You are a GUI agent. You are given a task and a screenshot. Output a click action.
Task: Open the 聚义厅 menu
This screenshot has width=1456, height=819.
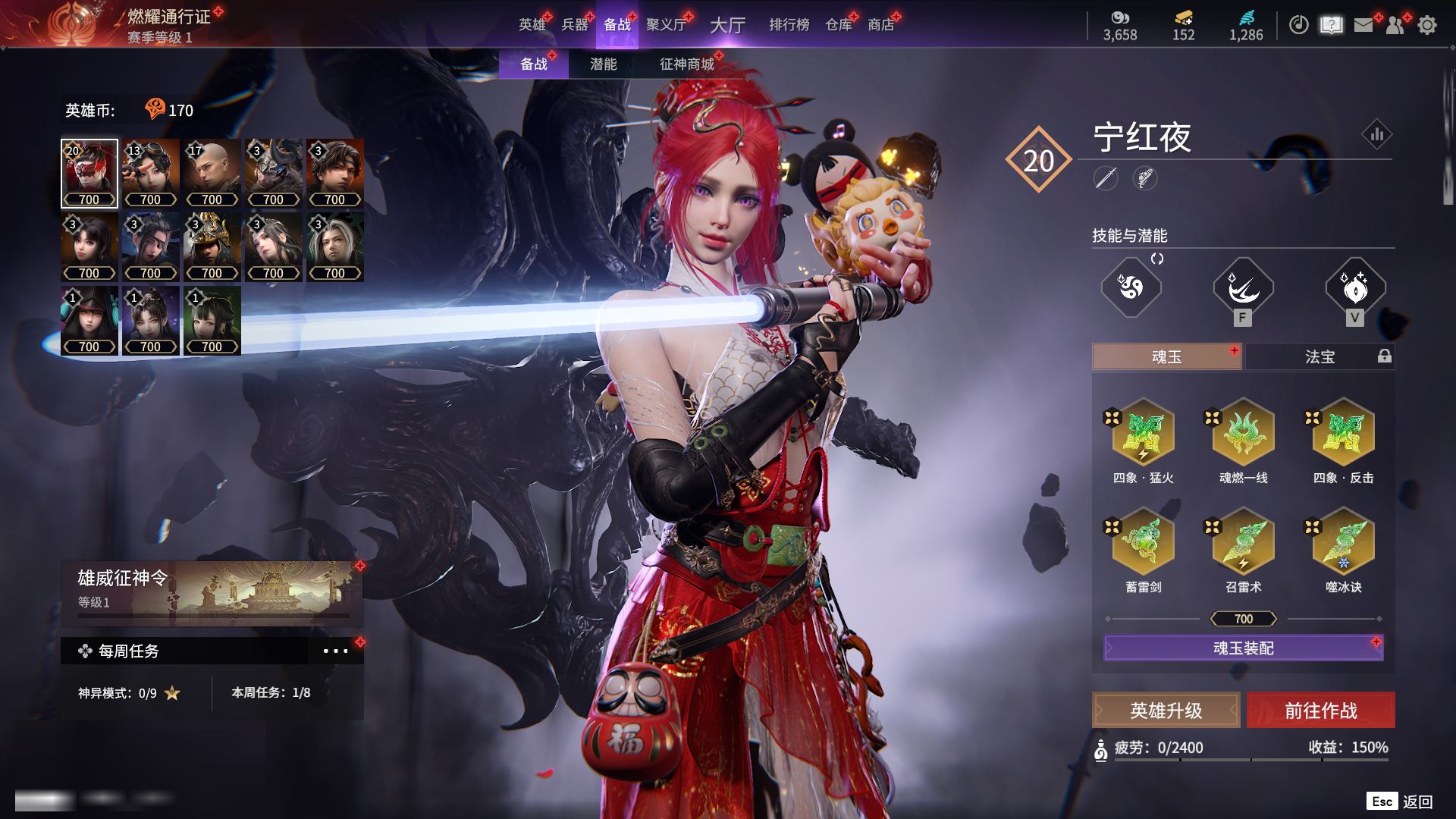tap(666, 25)
